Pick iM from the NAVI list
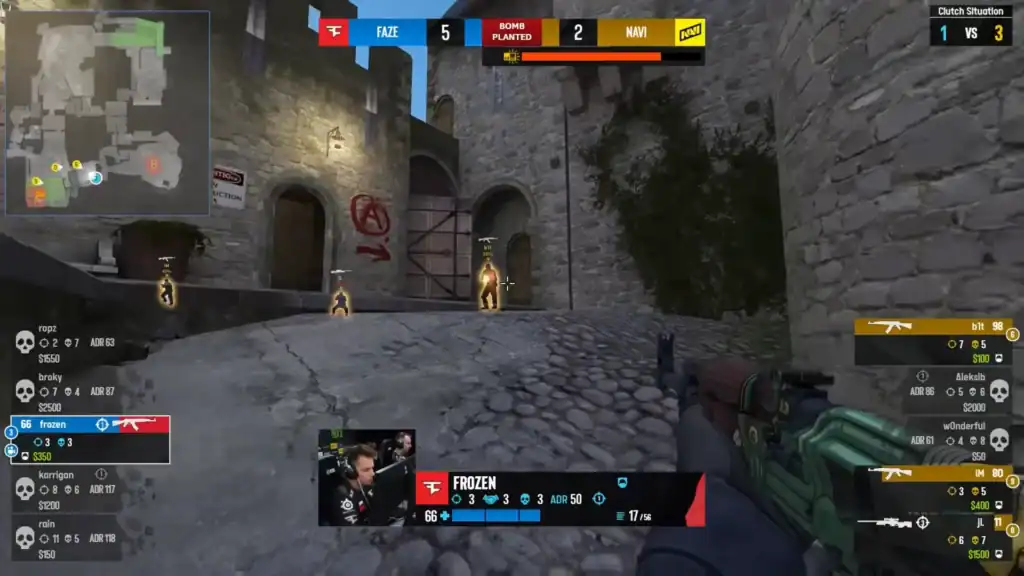The width and height of the screenshot is (1024, 576). click(x=933, y=489)
